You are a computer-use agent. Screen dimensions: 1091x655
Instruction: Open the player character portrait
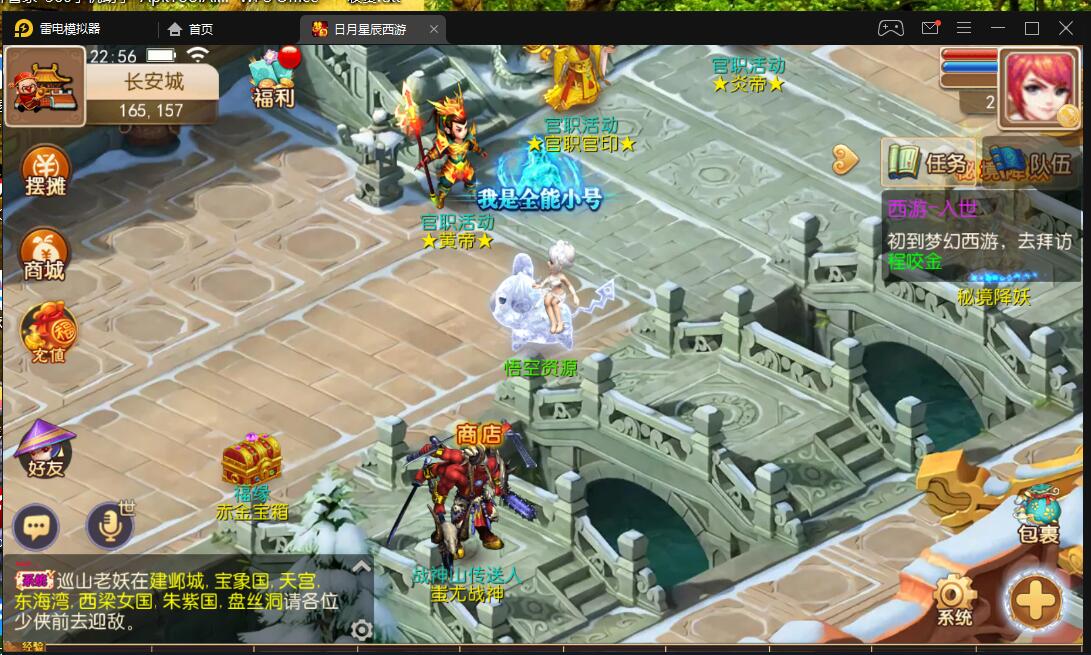pyautogui.click(x=1040, y=86)
